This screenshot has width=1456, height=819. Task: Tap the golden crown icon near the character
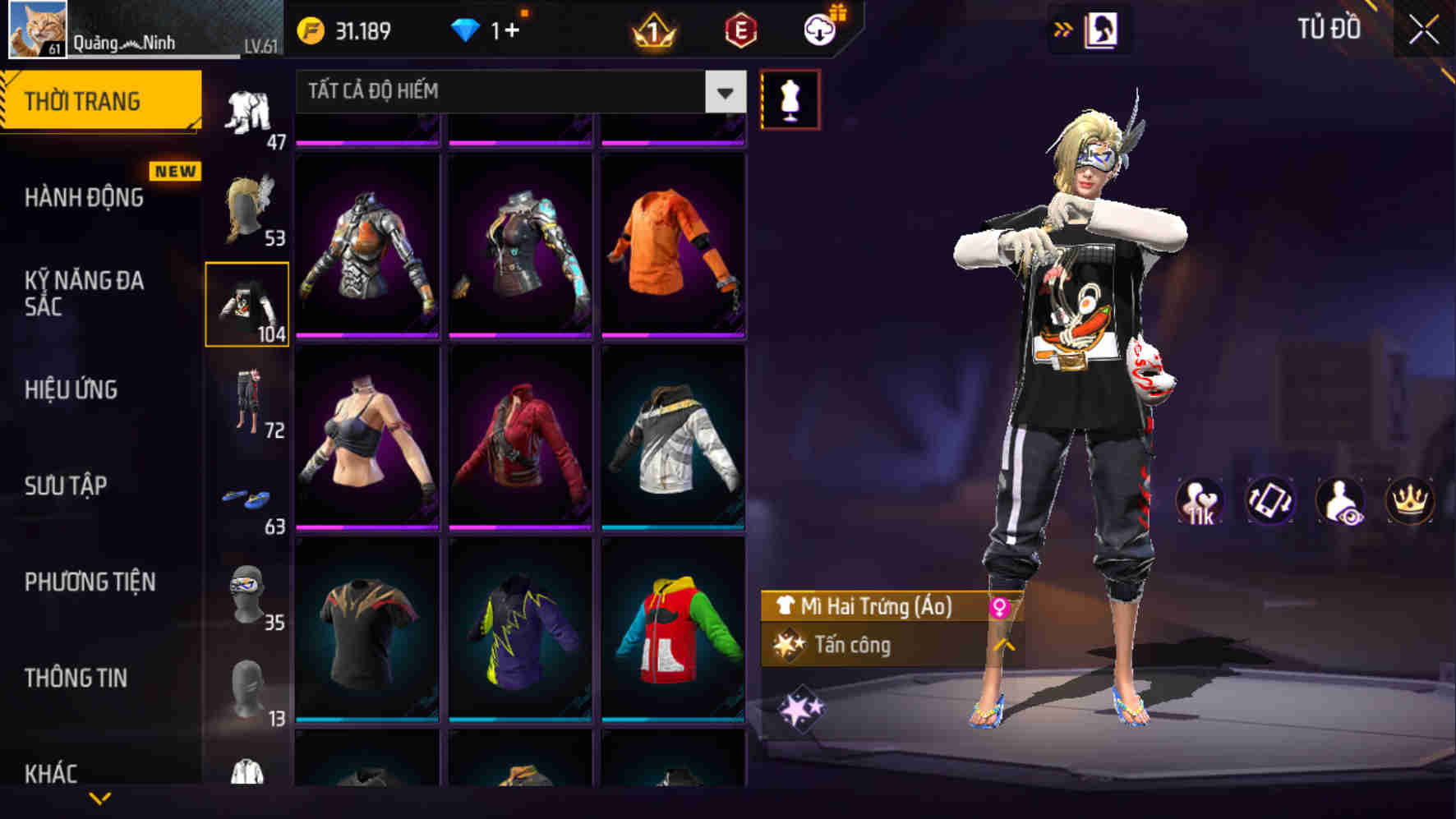pos(1412,502)
